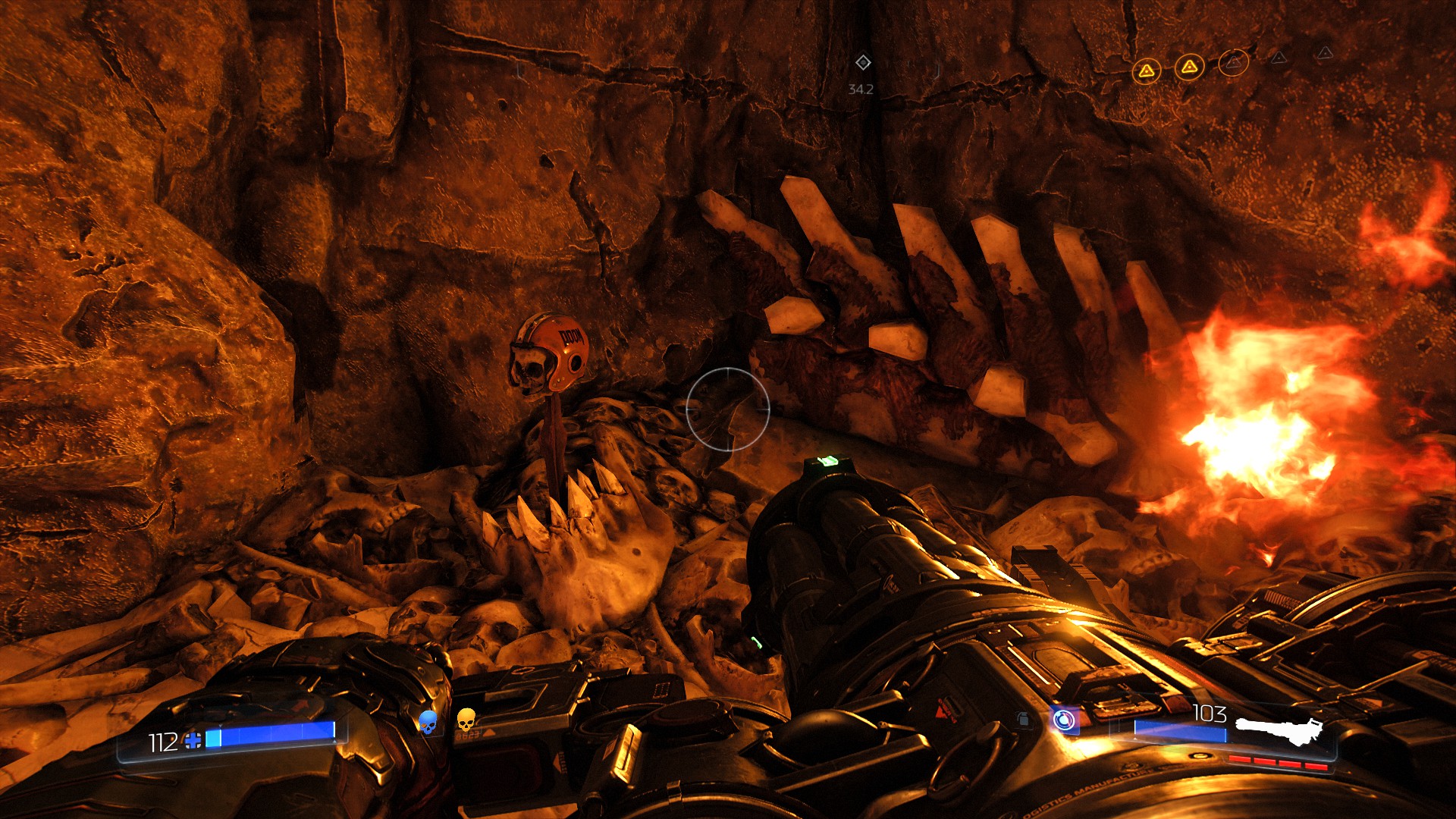The width and height of the screenshot is (1456, 819).
Task: Click the objective waypoint diamond marker
Action: point(862,62)
